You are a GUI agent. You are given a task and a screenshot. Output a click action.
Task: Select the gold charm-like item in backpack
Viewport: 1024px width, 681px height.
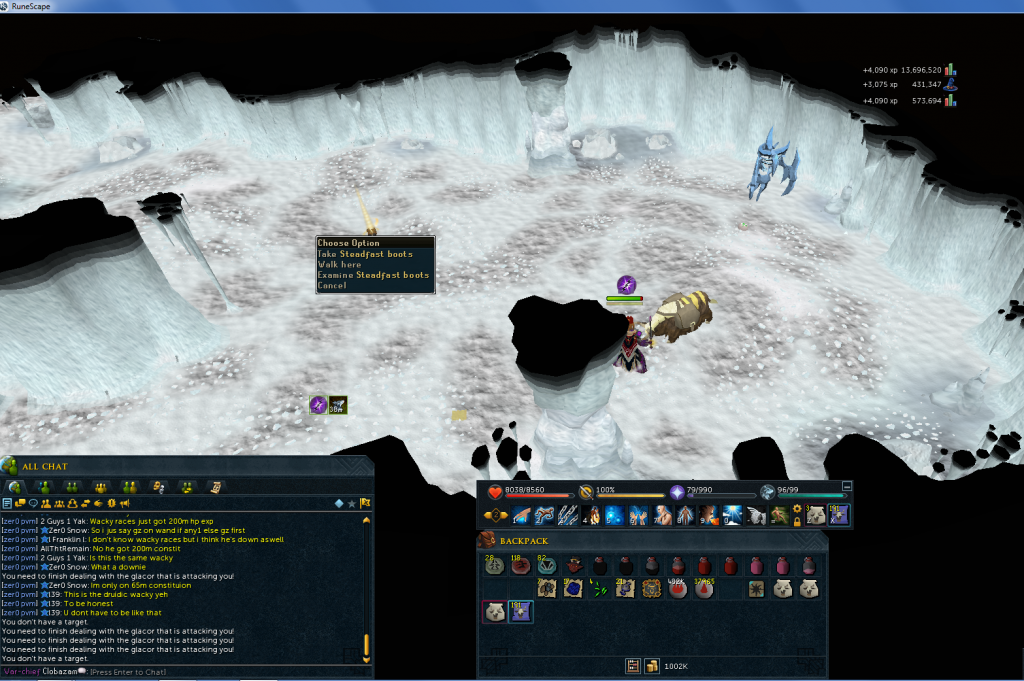651,589
